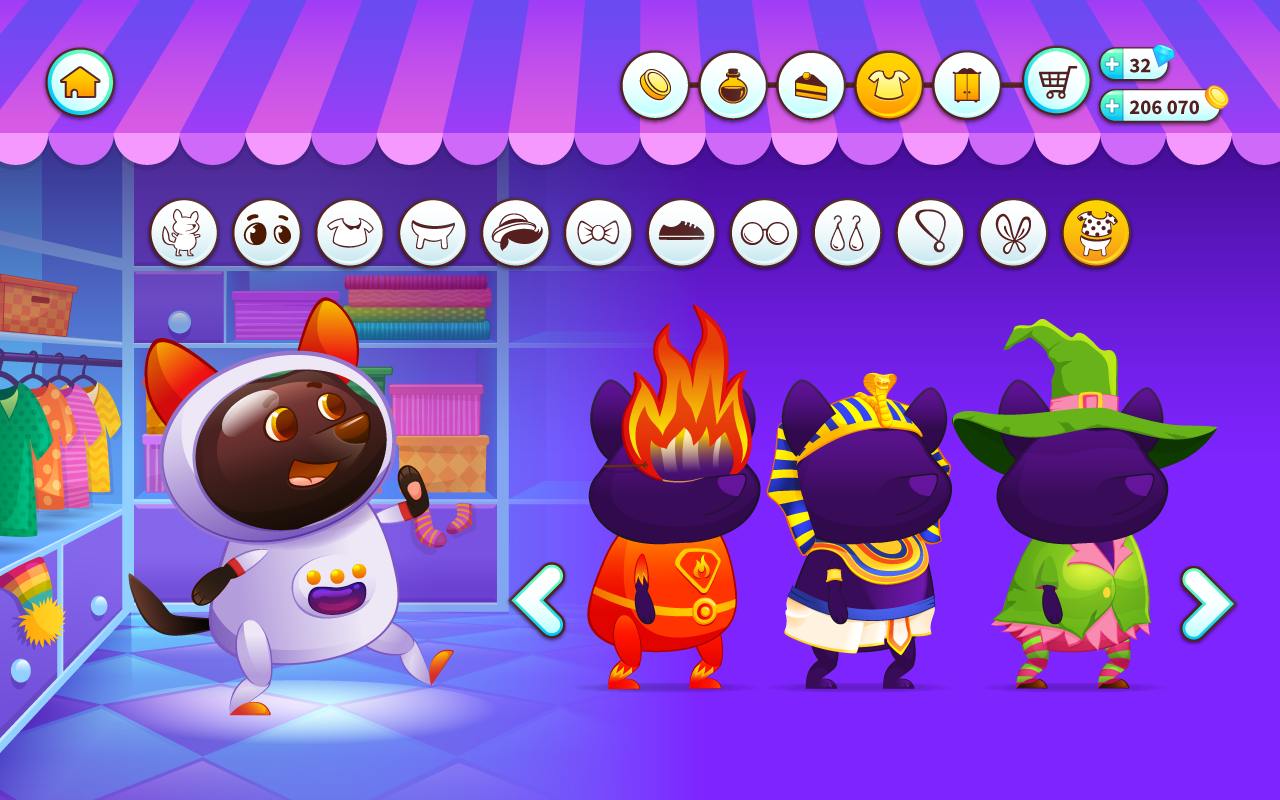Image resolution: width=1280 pixels, height=800 pixels.
Task: Open the glasses category
Action: click(765, 232)
